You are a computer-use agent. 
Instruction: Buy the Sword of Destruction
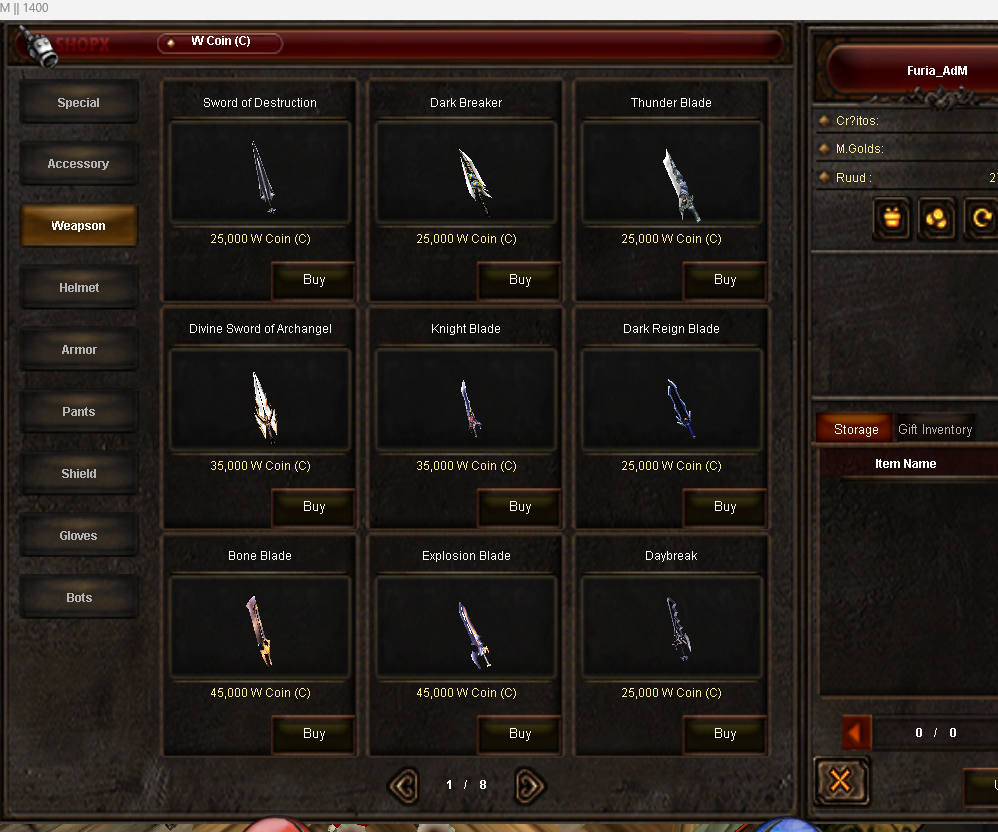pyautogui.click(x=314, y=281)
